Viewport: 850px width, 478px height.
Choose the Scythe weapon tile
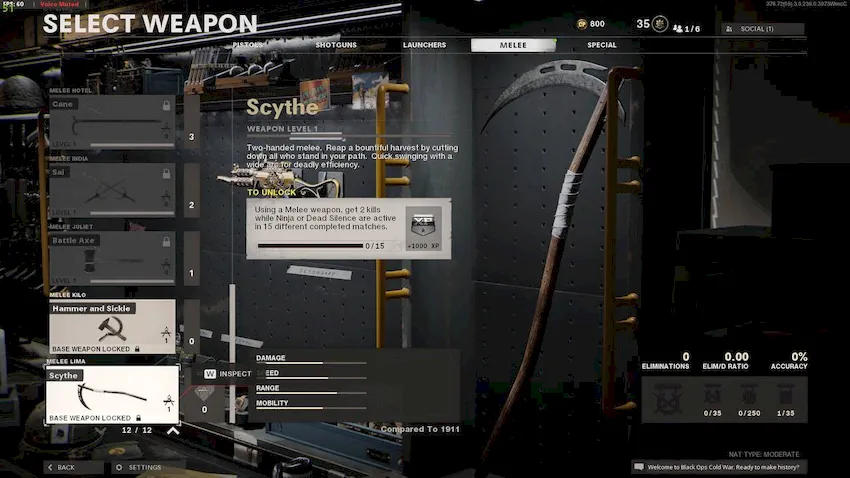click(x=112, y=393)
